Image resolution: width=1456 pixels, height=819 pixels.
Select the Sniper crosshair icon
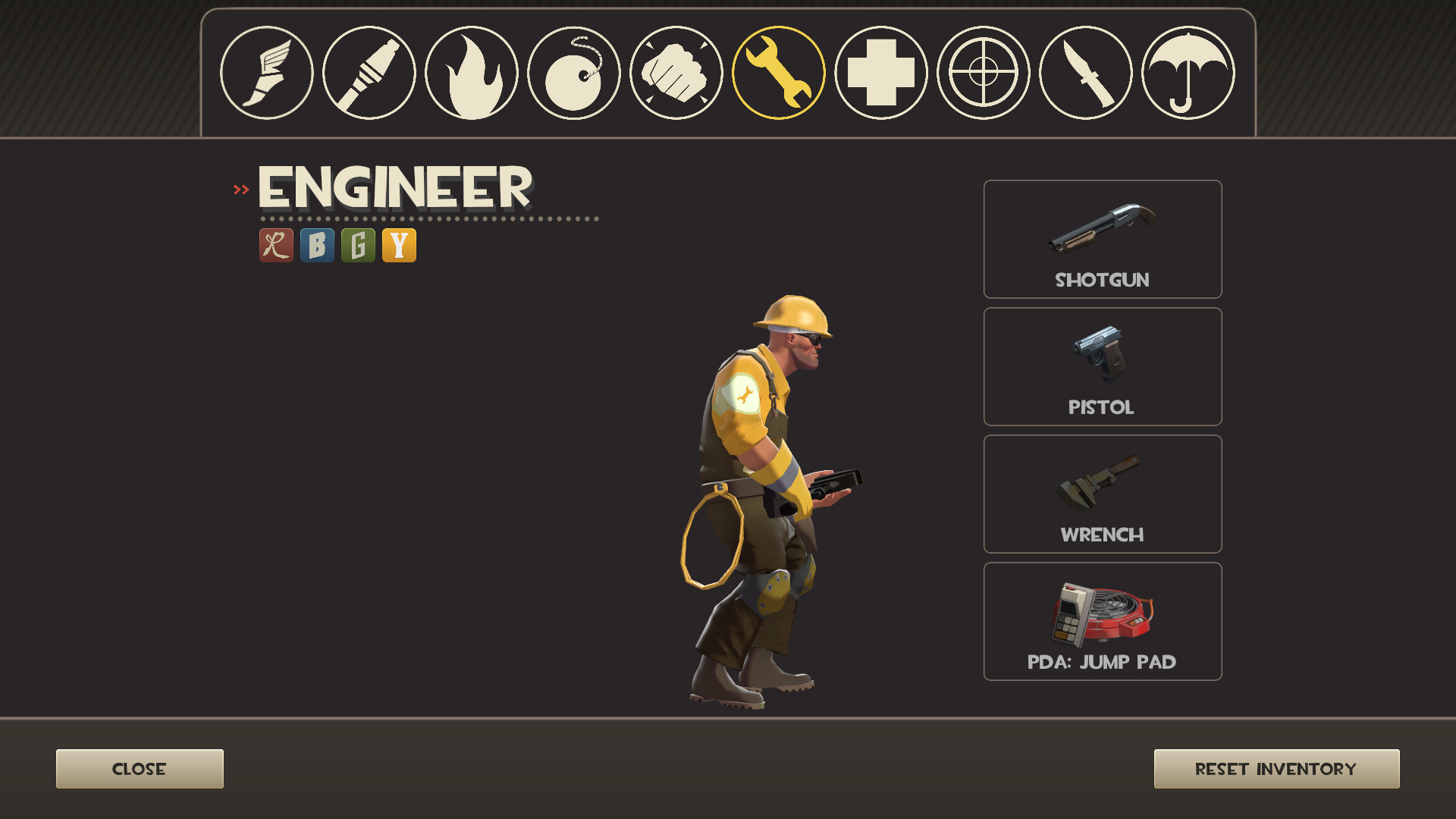pyautogui.click(x=984, y=74)
